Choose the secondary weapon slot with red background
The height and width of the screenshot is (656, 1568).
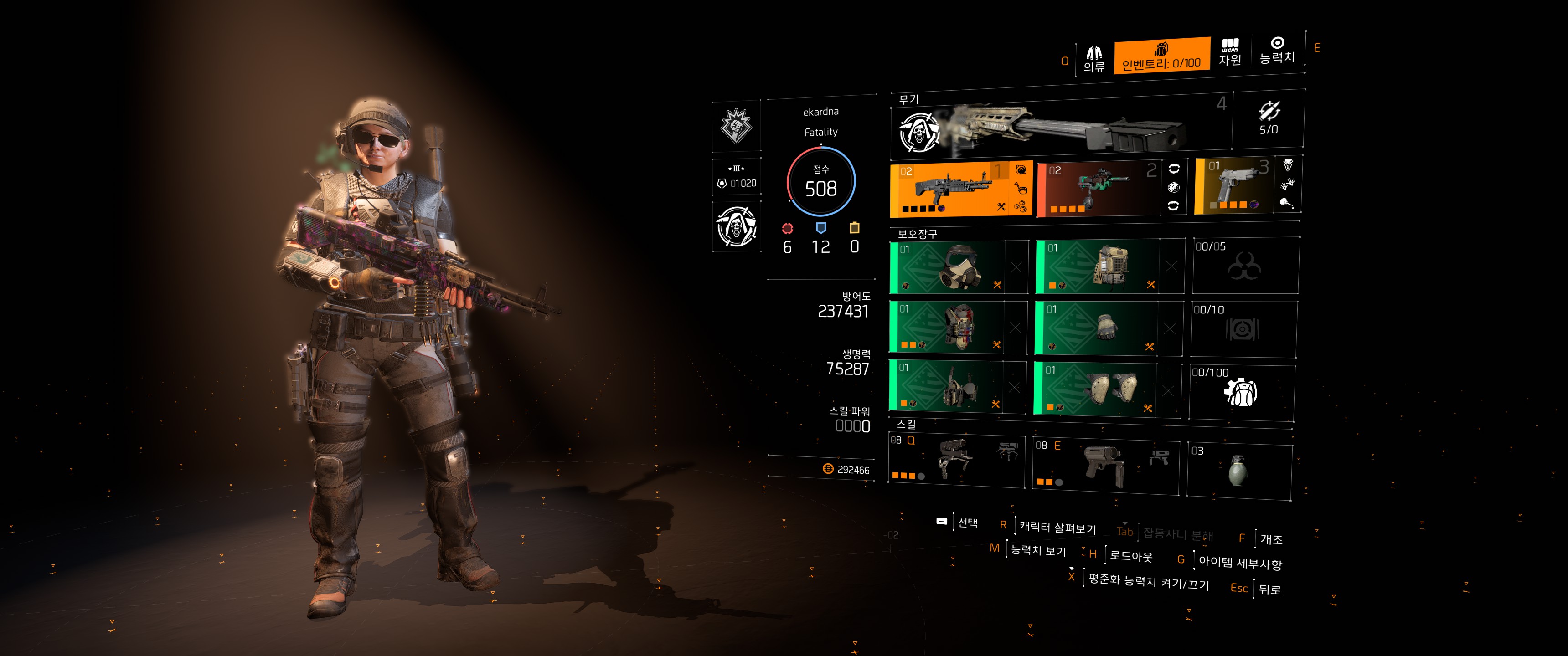pyautogui.click(x=1099, y=189)
